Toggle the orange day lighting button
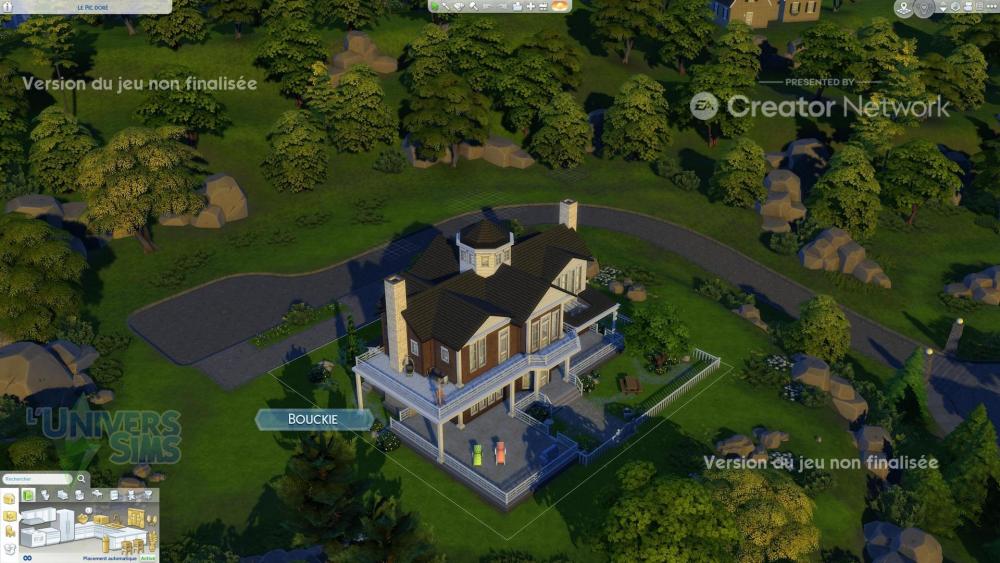Image resolution: width=1000 pixels, height=563 pixels. click(x=560, y=6)
